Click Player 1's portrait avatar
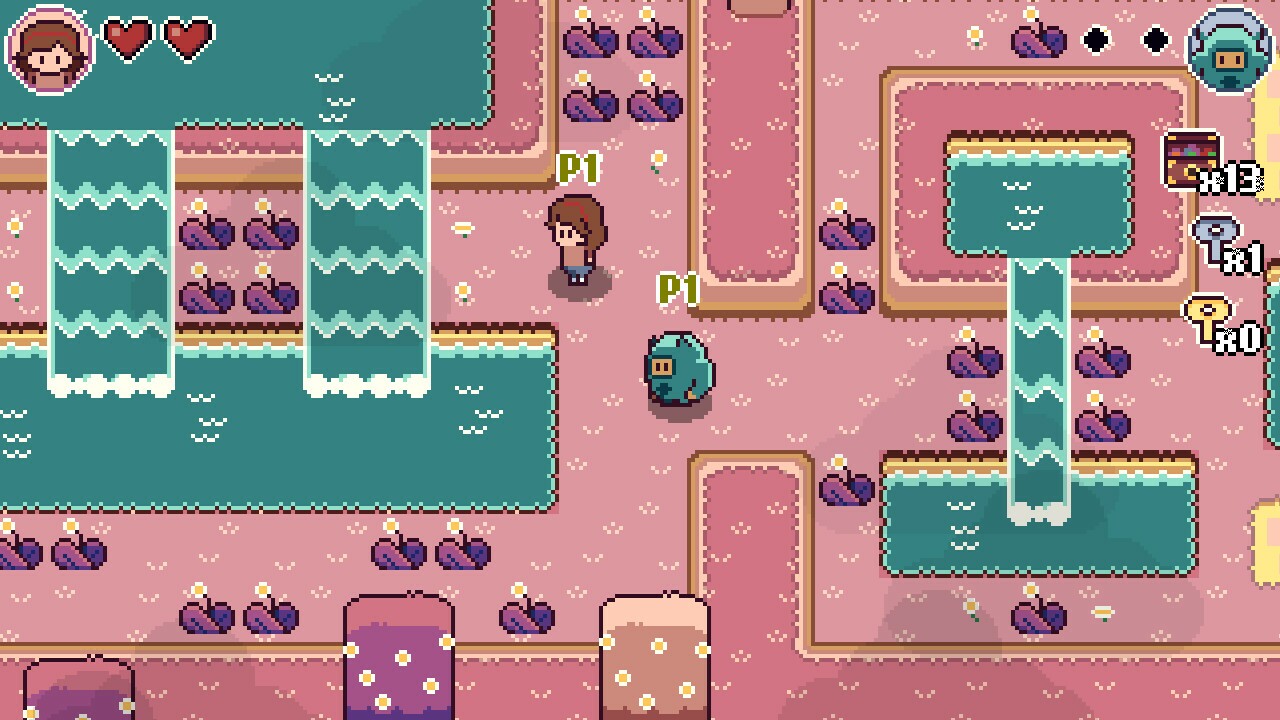 (47, 48)
